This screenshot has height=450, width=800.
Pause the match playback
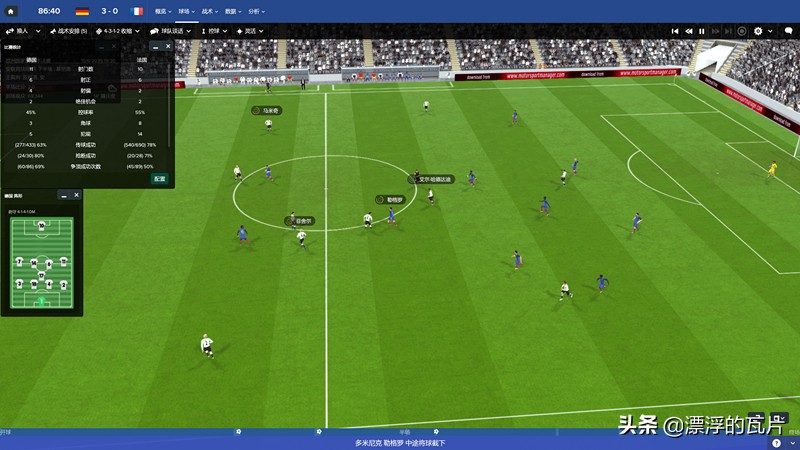tap(701, 31)
